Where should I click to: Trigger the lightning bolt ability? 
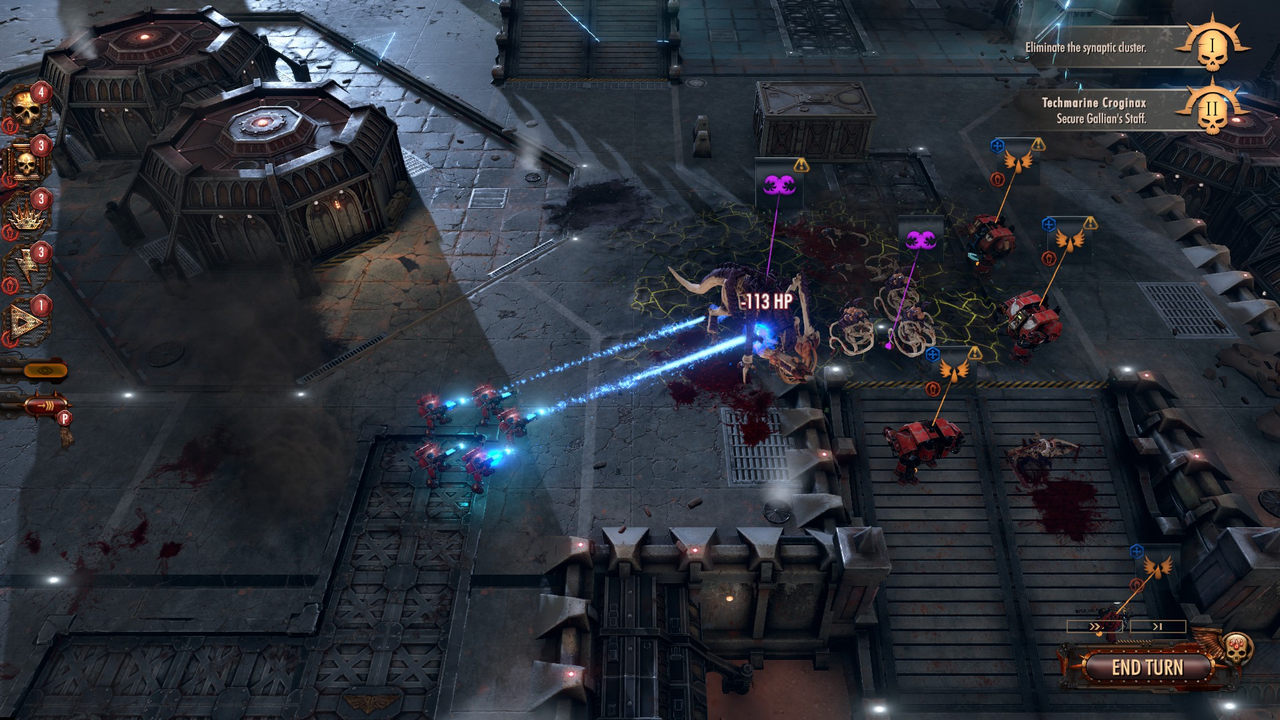[26, 268]
